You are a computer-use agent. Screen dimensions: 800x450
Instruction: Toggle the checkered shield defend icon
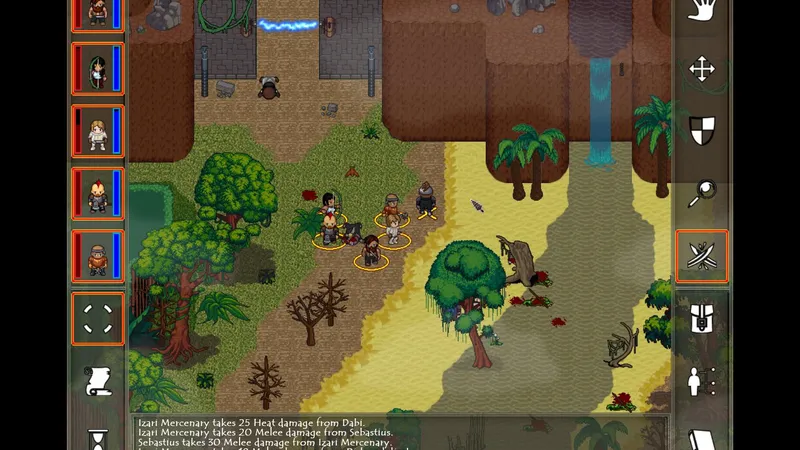(702, 131)
